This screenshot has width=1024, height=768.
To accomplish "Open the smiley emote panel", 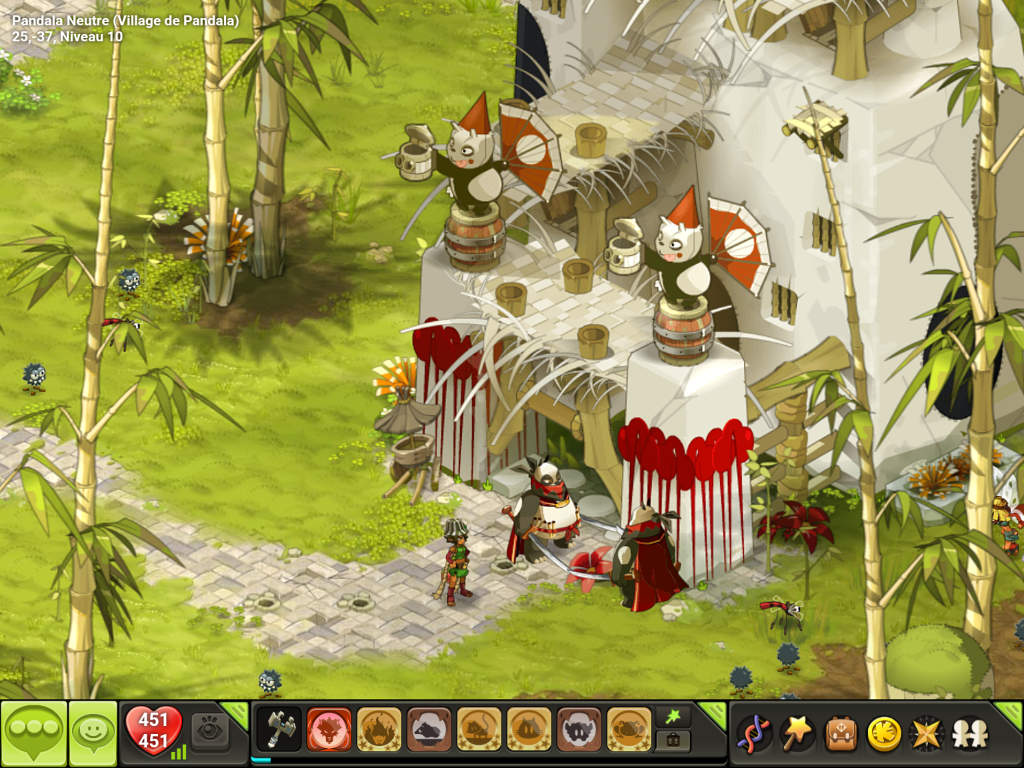I will point(93,734).
